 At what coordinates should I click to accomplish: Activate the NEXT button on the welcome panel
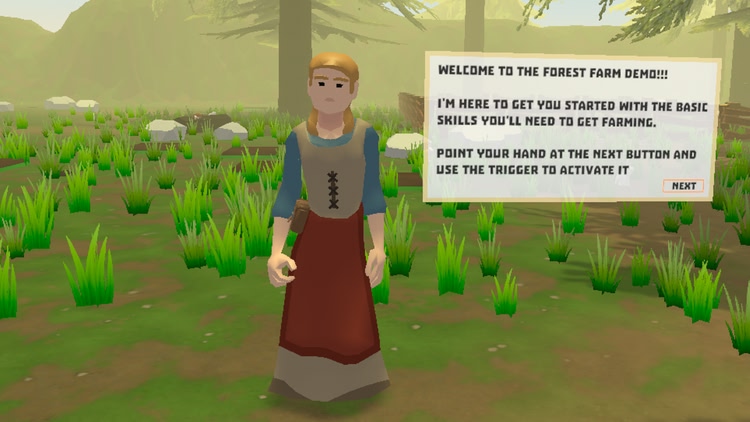click(683, 186)
